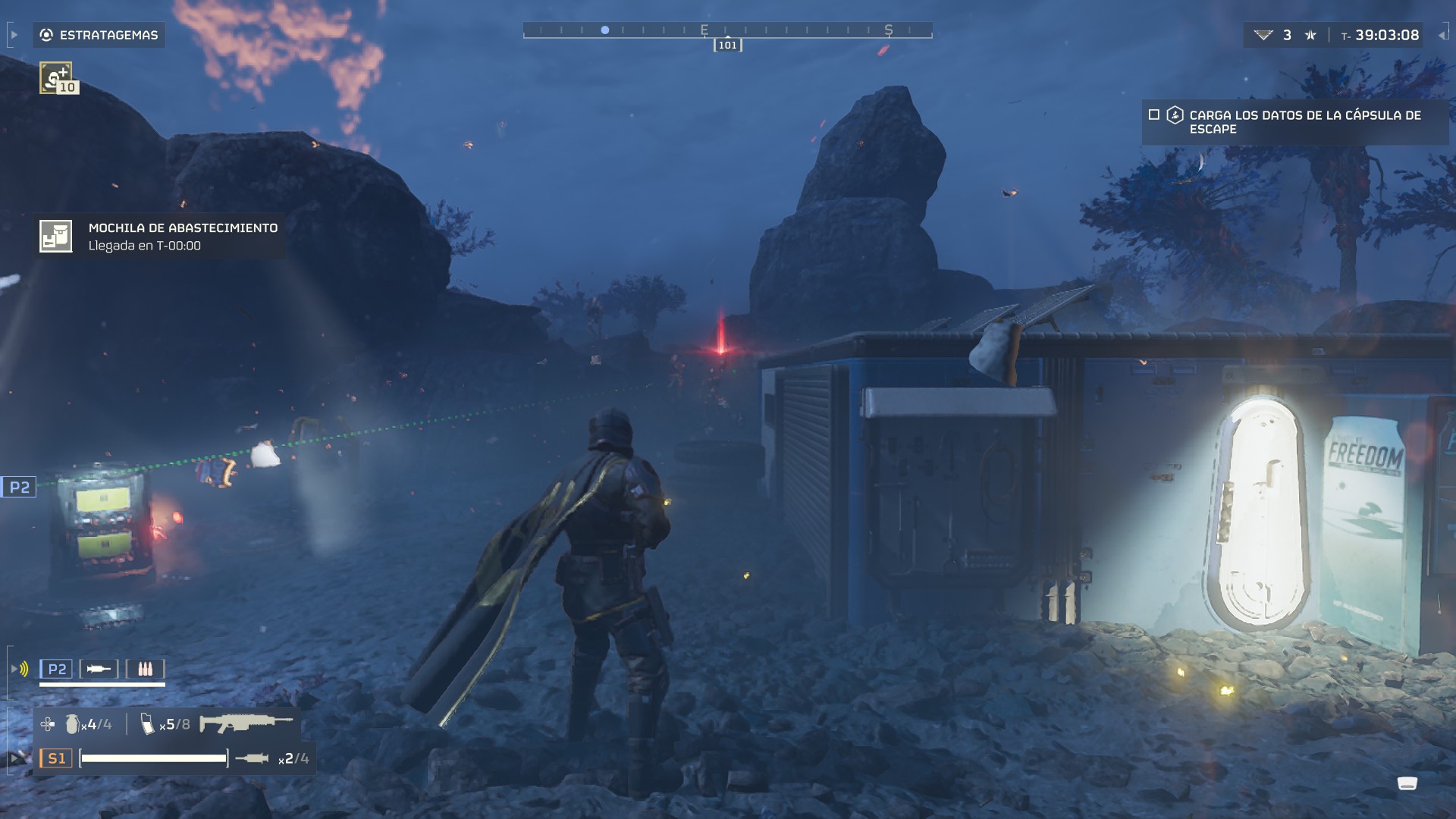
Task: Use the stim syringe icon by S1
Action: pos(252,758)
